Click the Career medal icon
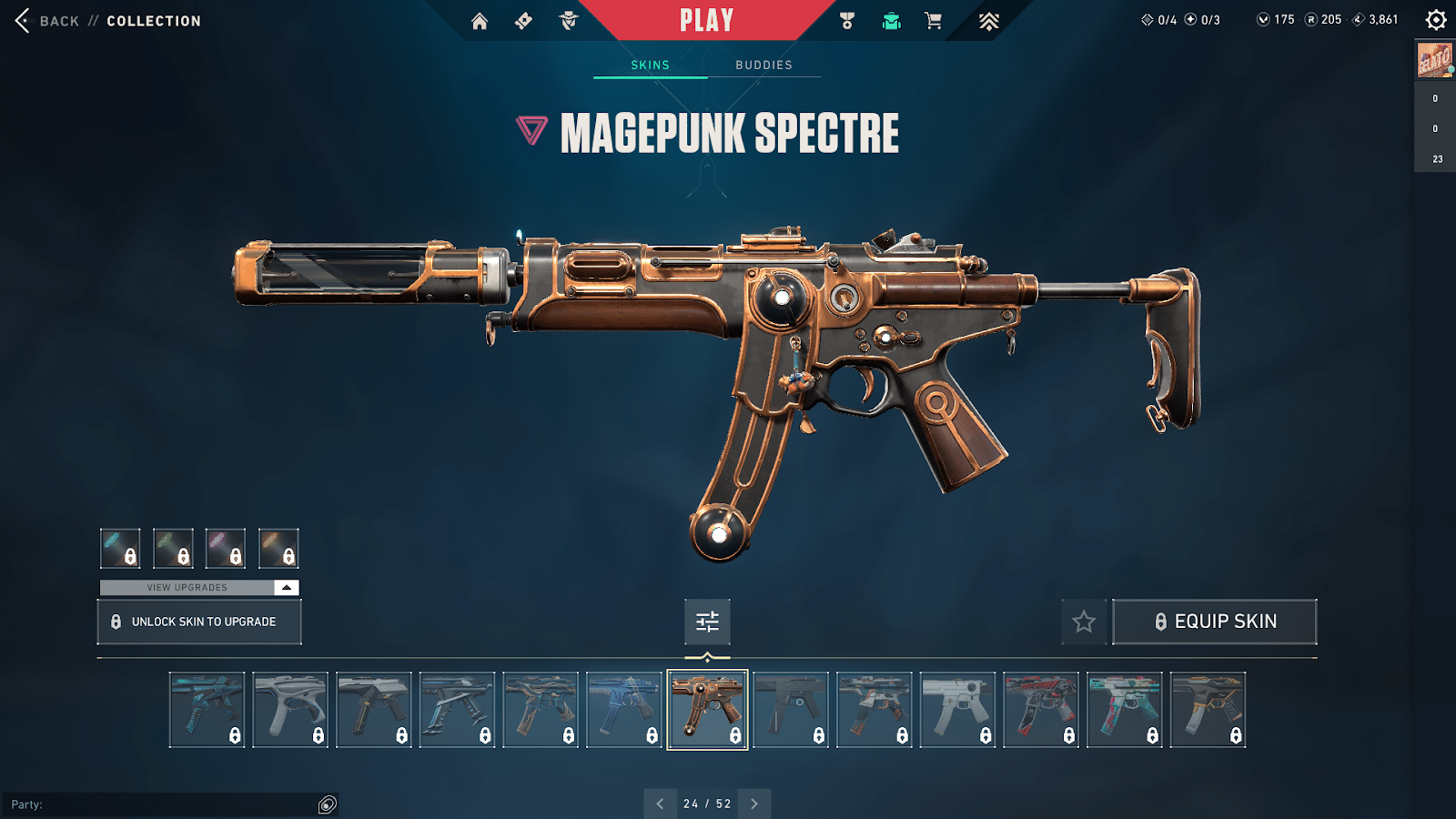1456x819 pixels. point(847,20)
